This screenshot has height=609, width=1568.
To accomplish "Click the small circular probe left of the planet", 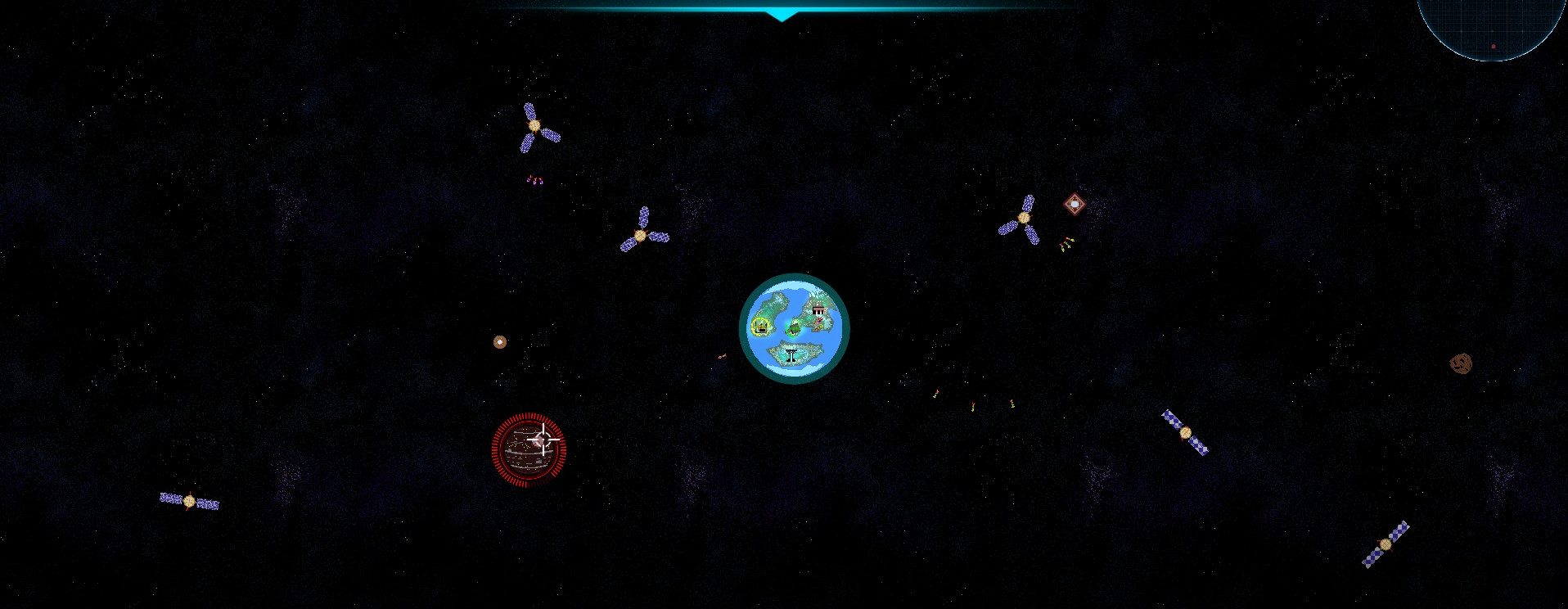I will tap(500, 342).
